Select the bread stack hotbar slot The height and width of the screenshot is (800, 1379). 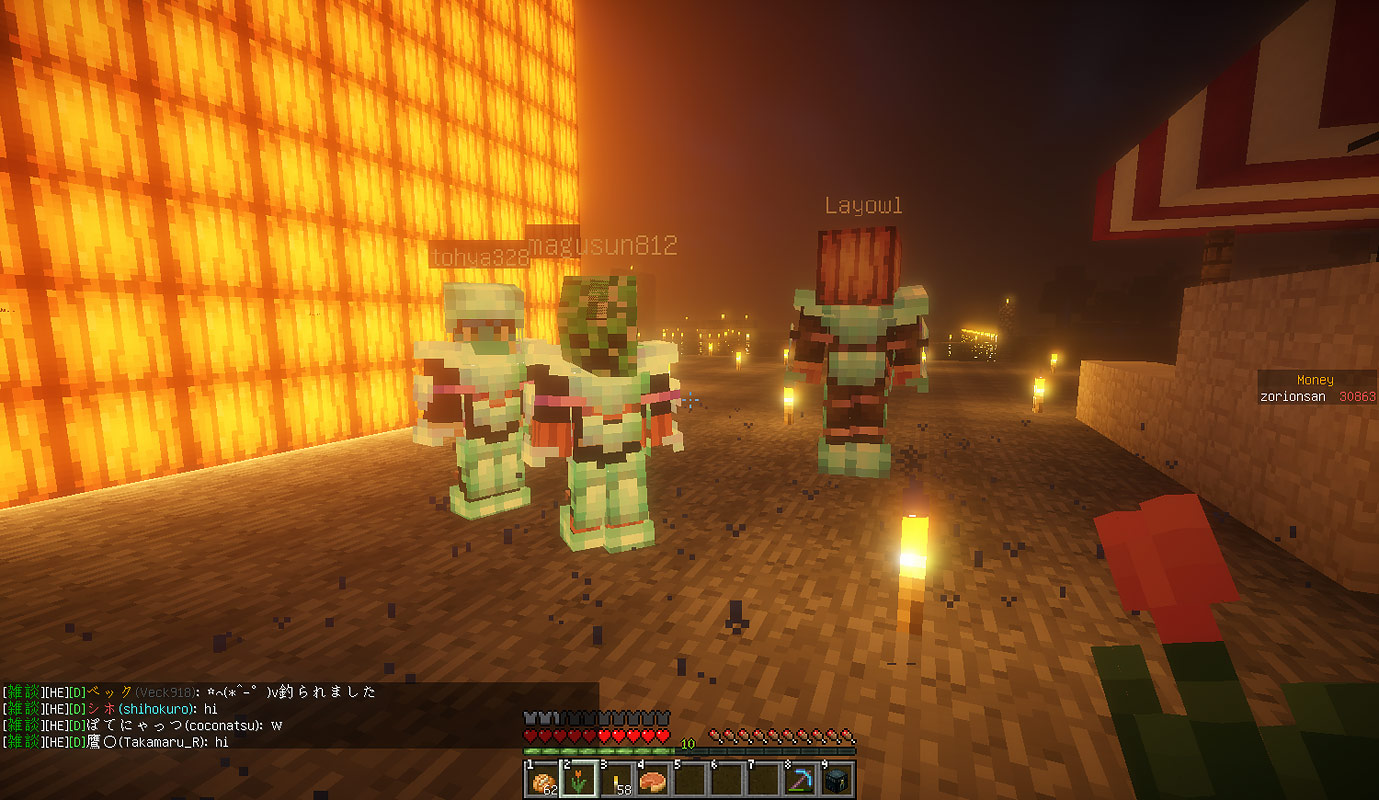pyautogui.click(x=543, y=779)
